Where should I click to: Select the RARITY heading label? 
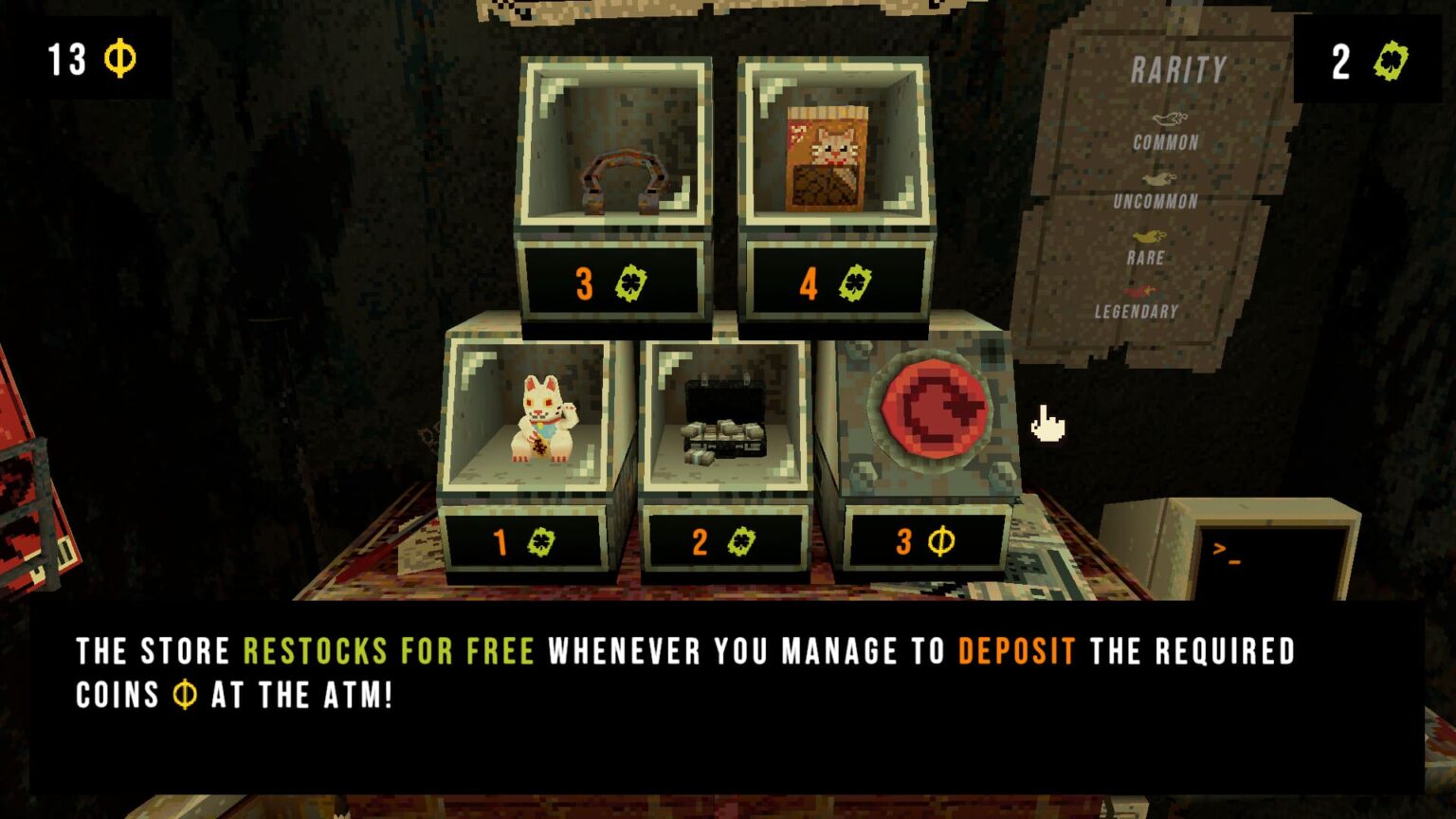coord(1177,71)
